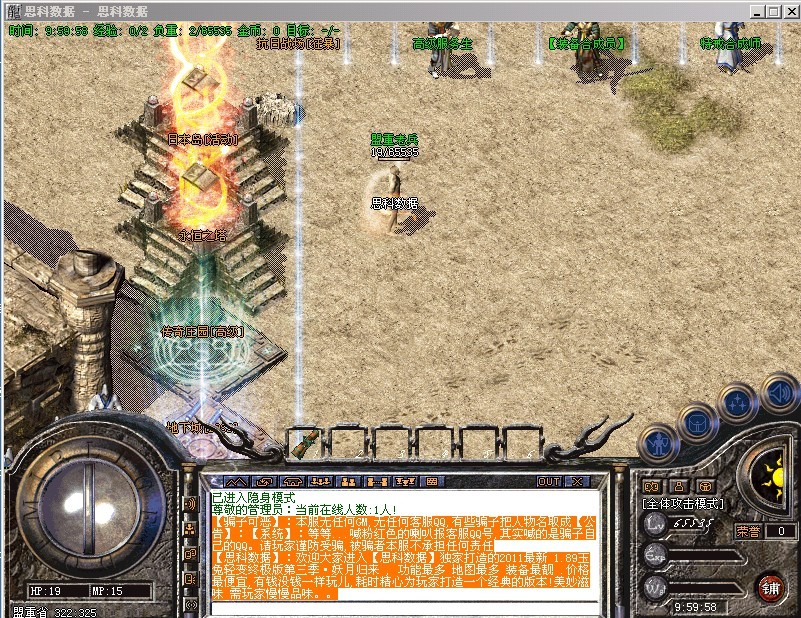Click the red 铺 shop button
Screen dimensions: 801x618
click(771, 586)
